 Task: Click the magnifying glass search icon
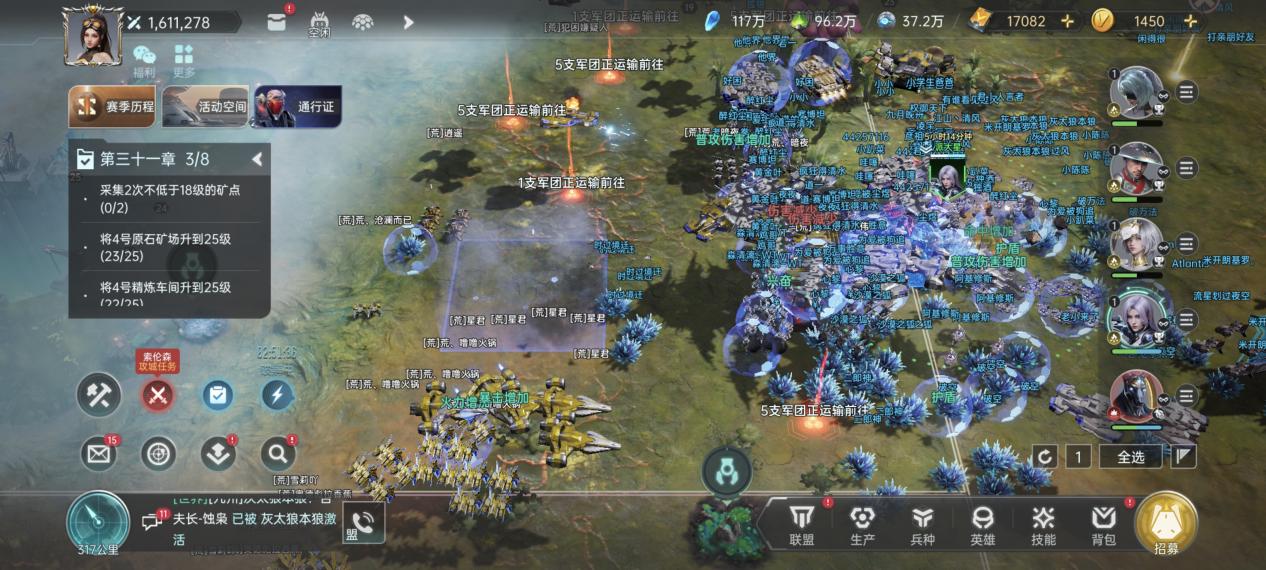pyautogui.click(x=277, y=454)
